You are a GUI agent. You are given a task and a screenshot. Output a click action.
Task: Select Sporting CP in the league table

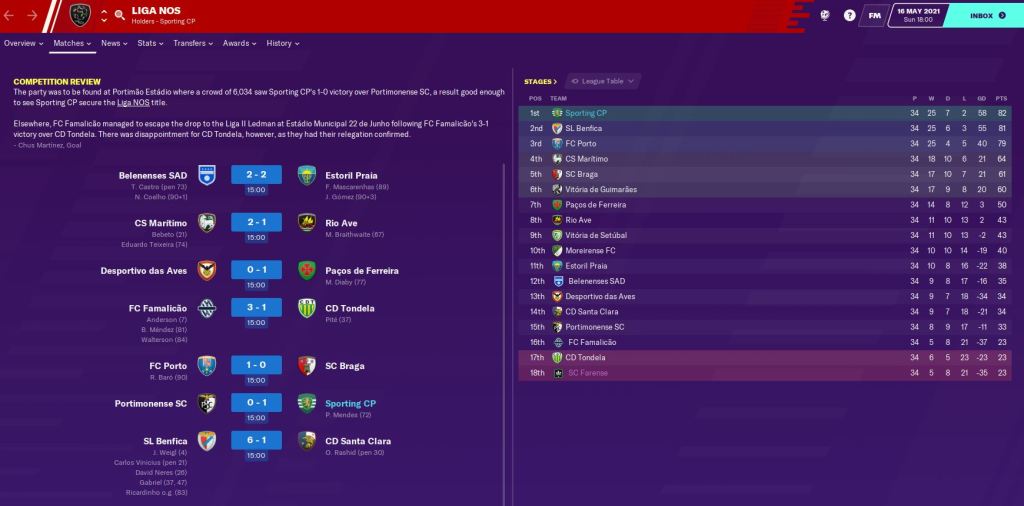[586, 113]
